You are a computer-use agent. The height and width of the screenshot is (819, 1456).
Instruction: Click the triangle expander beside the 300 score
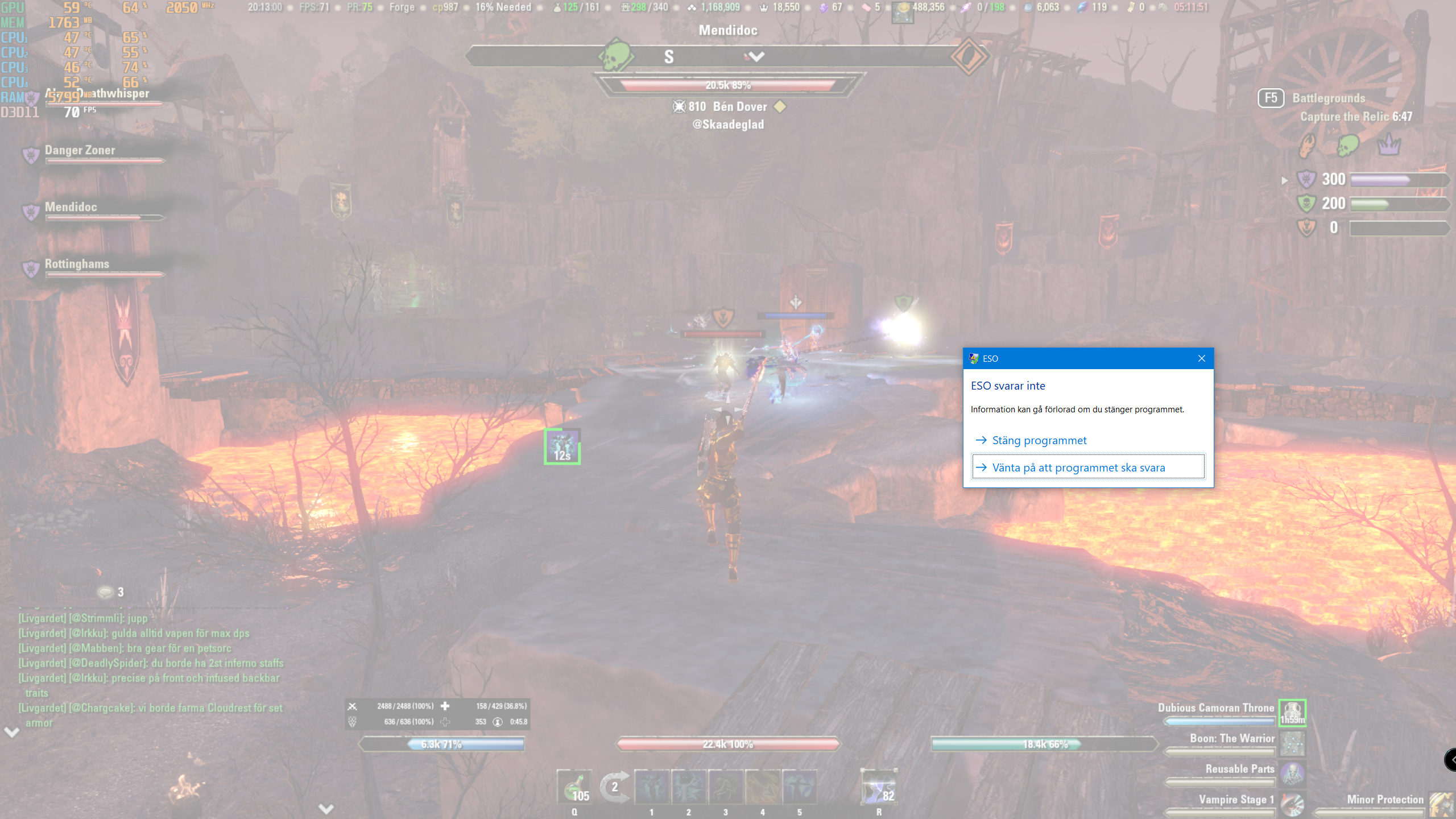[x=1285, y=181]
